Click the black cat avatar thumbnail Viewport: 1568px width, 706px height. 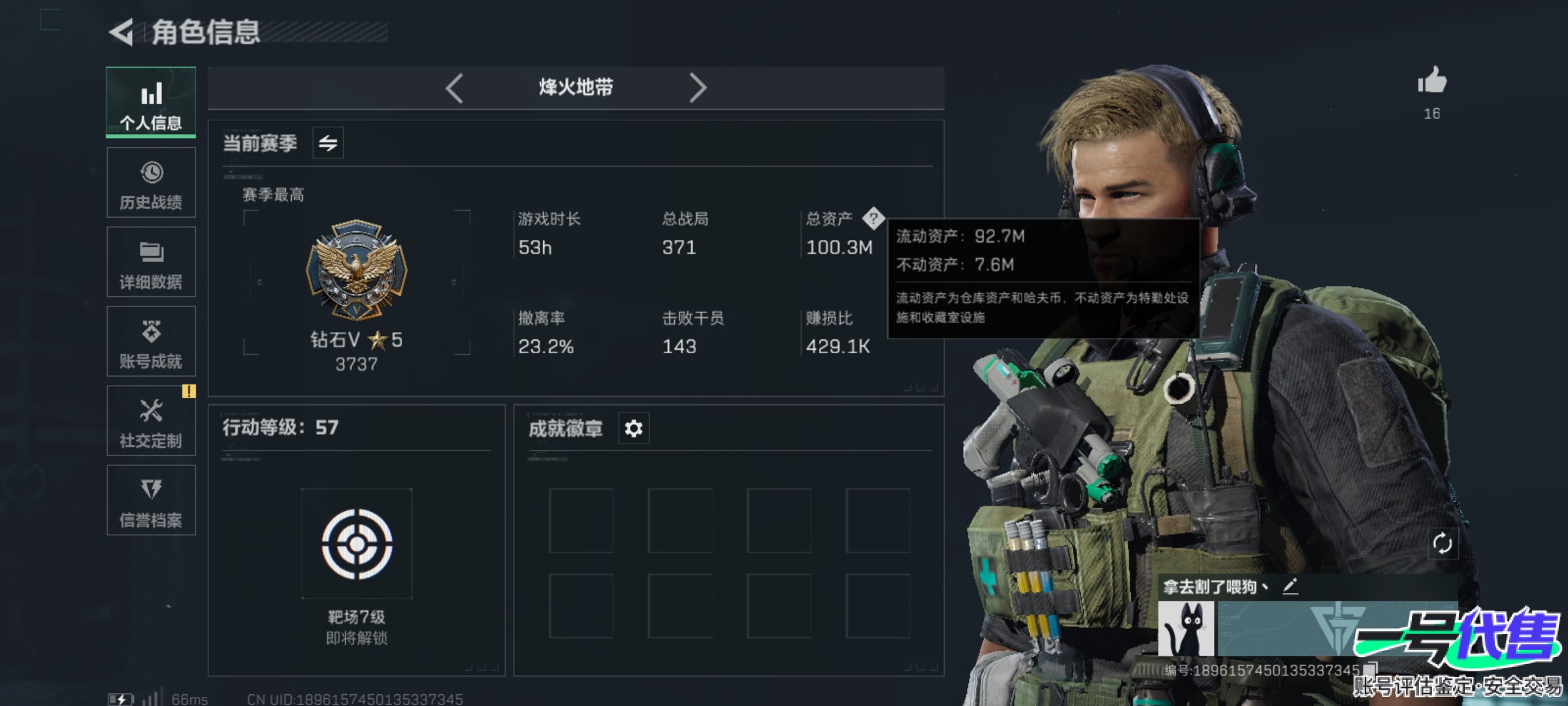click(1186, 629)
